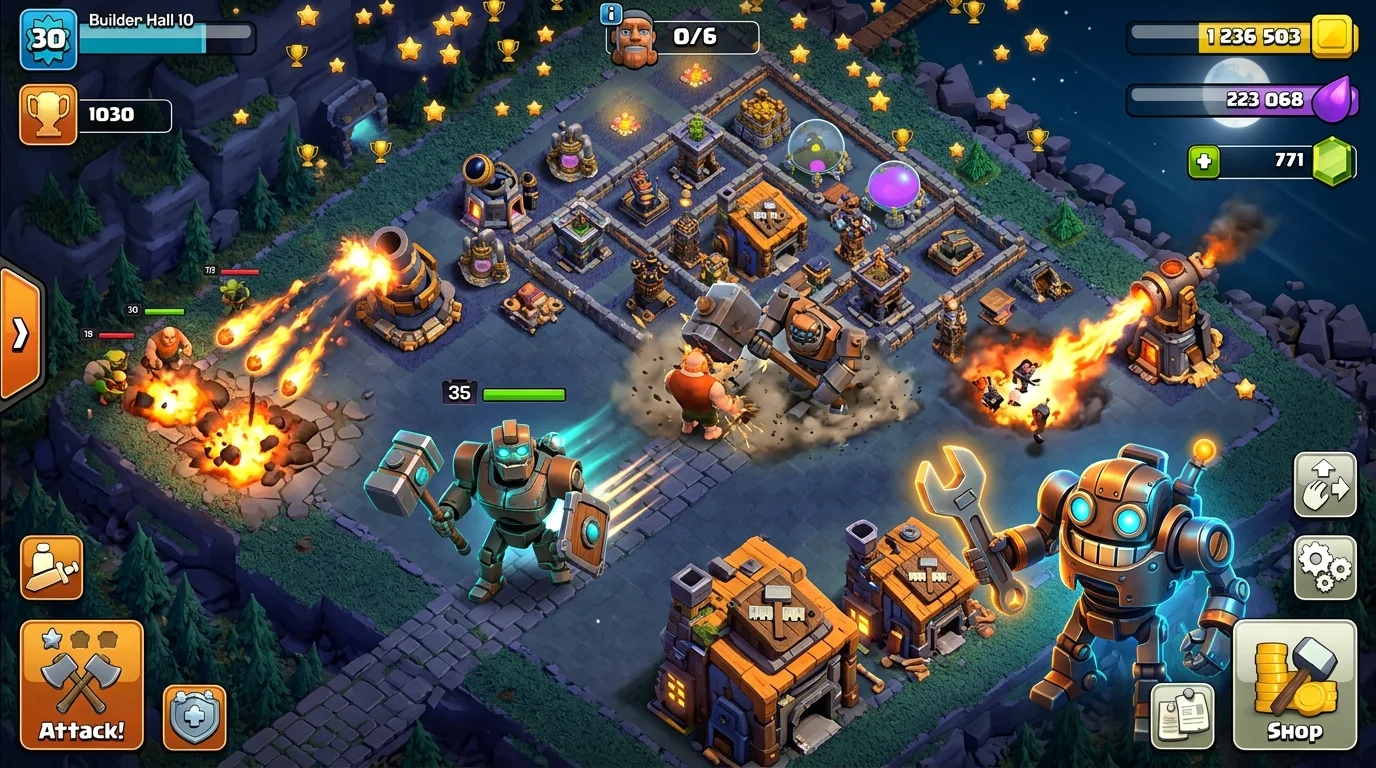Open the notes and papers button
This screenshot has height=768, width=1376.
[x=1182, y=715]
